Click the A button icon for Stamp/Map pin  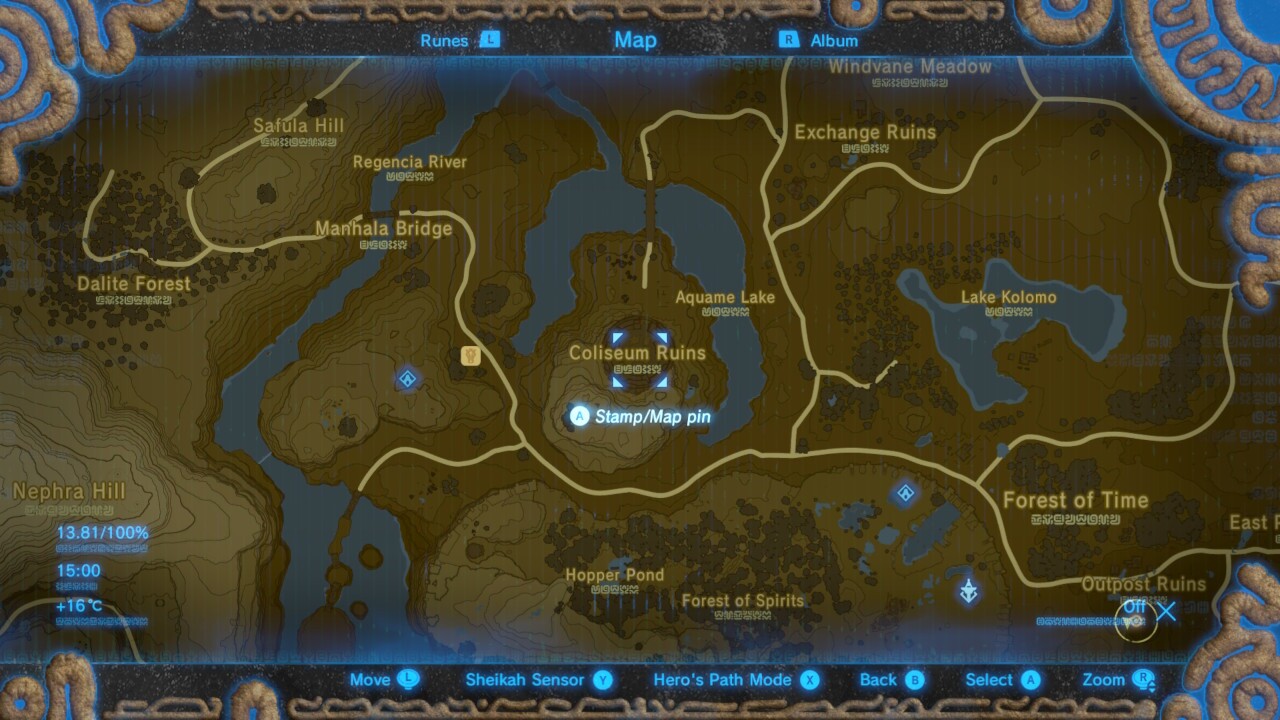tap(580, 417)
